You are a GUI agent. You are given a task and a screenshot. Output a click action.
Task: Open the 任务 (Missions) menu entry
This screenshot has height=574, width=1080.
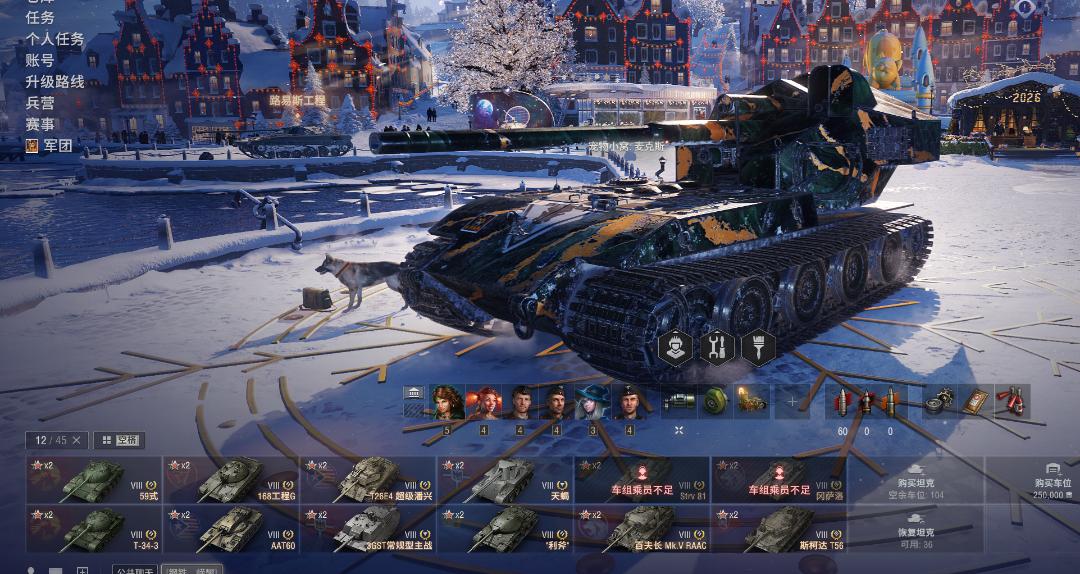40,18
